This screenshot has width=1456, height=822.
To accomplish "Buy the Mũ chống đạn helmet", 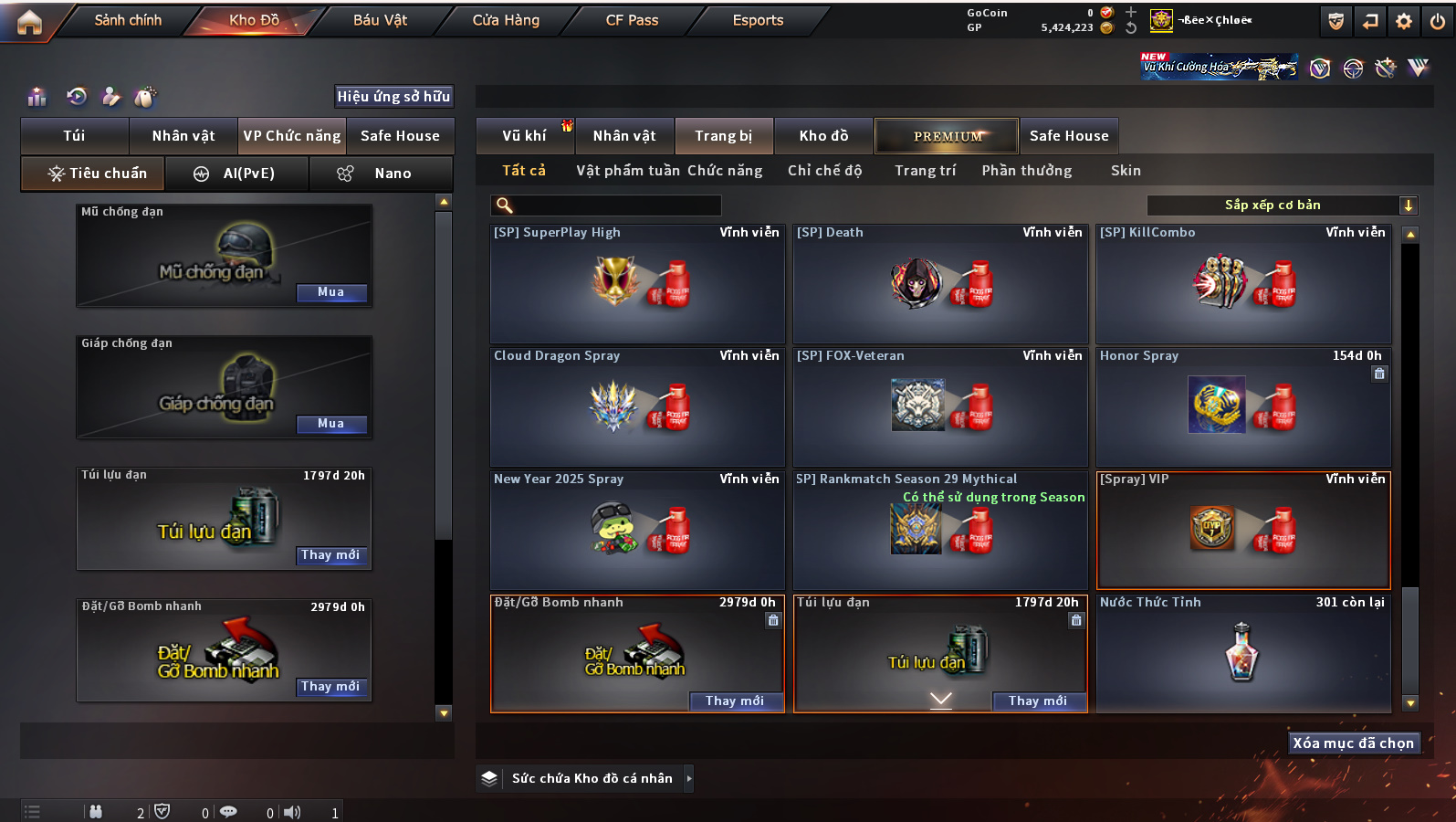I will click(330, 292).
